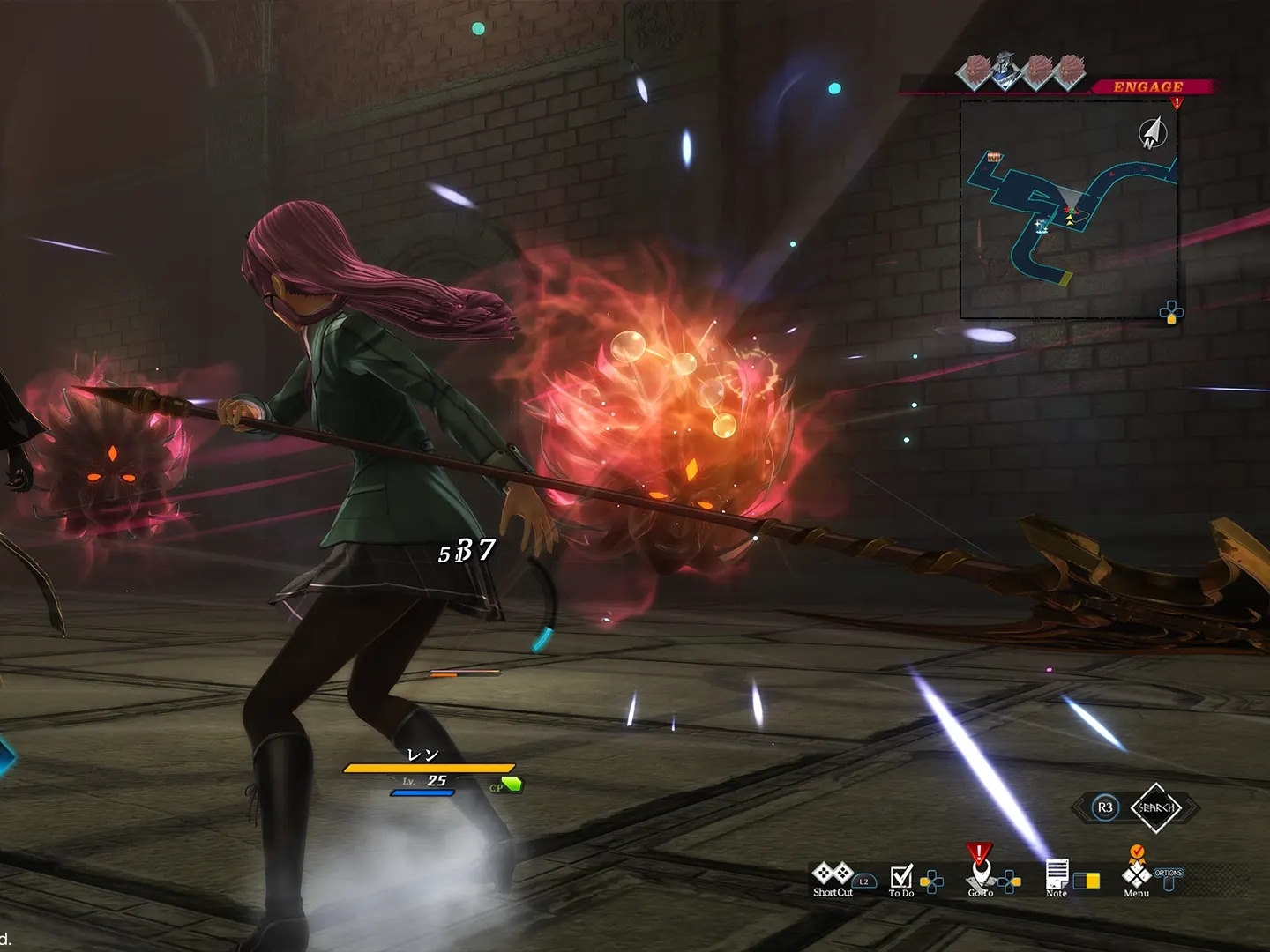1270x952 pixels.
Task: Open the Short Cut menu
Action: point(833,876)
